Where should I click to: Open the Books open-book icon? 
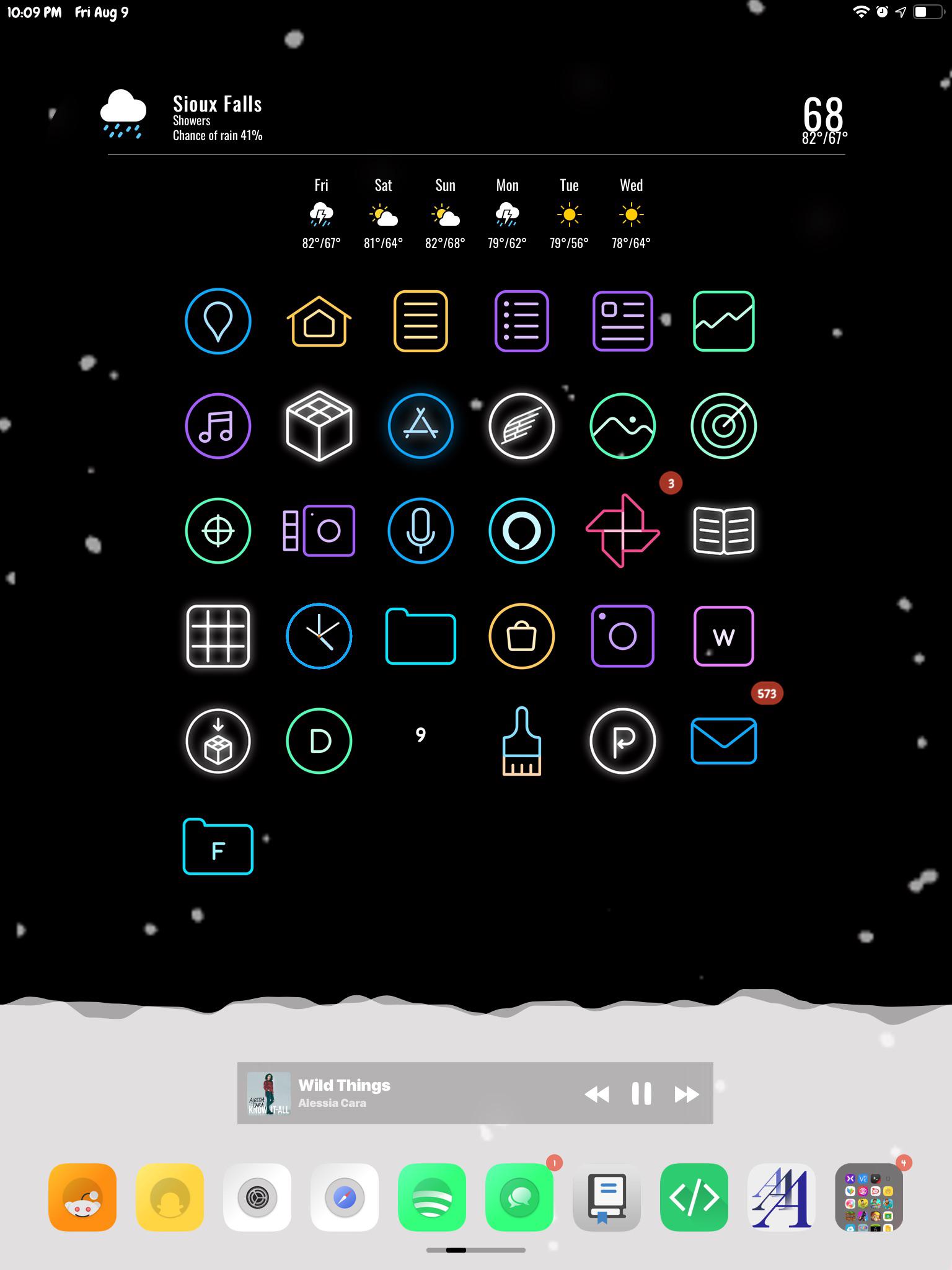point(723,531)
